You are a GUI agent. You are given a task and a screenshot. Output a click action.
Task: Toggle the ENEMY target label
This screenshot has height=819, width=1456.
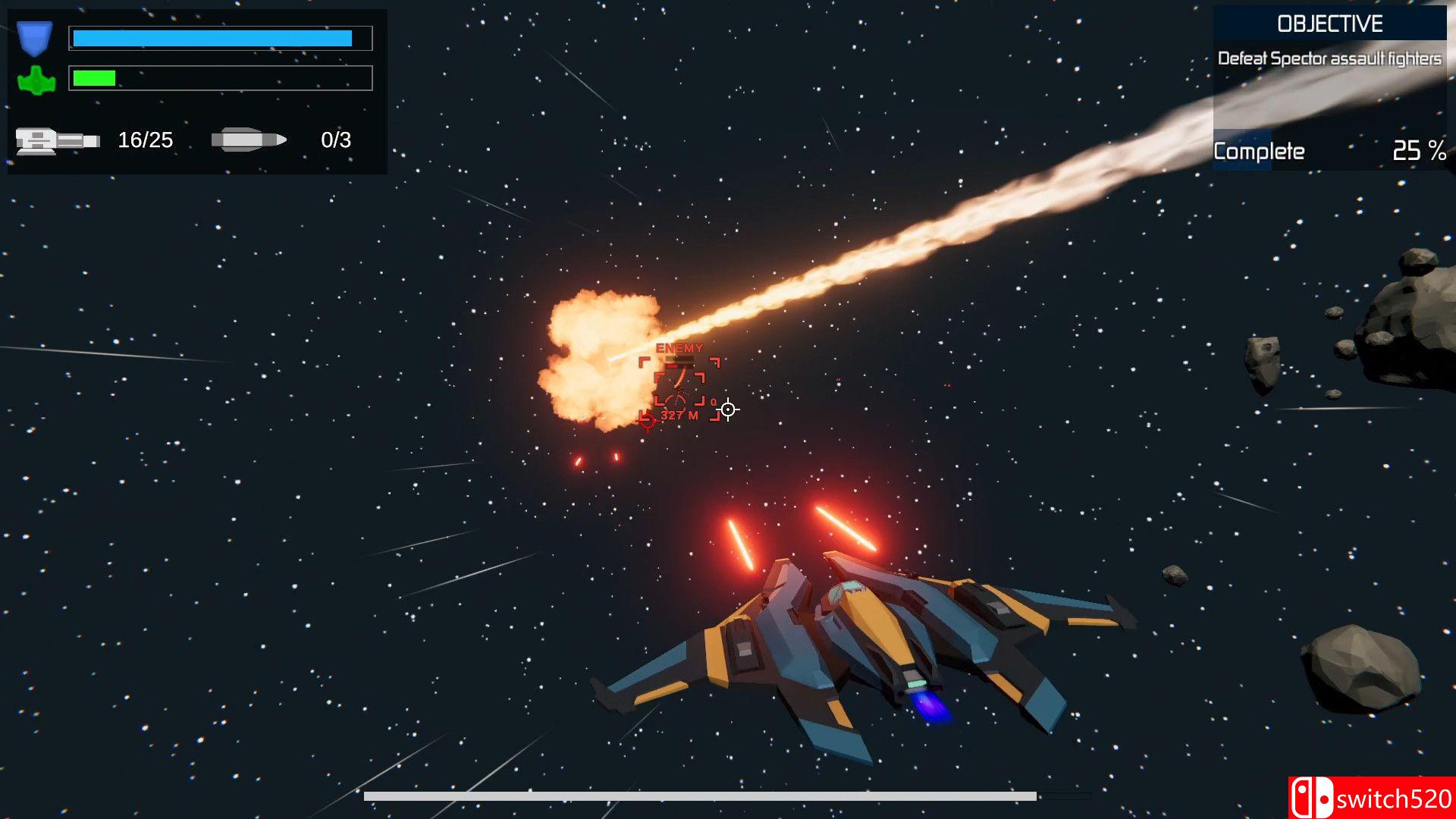(x=679, y=349)
